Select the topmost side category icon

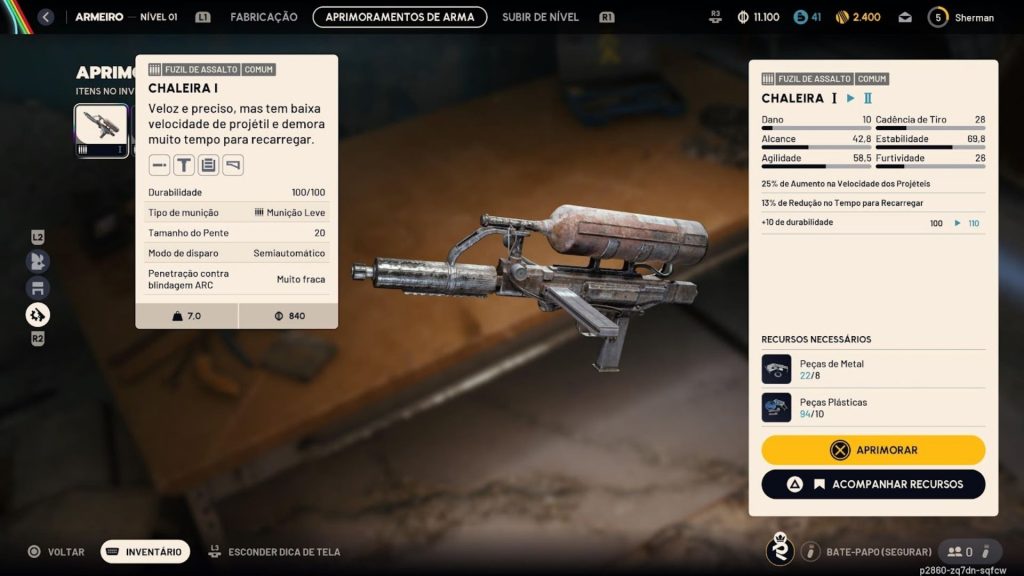point(38,261)
